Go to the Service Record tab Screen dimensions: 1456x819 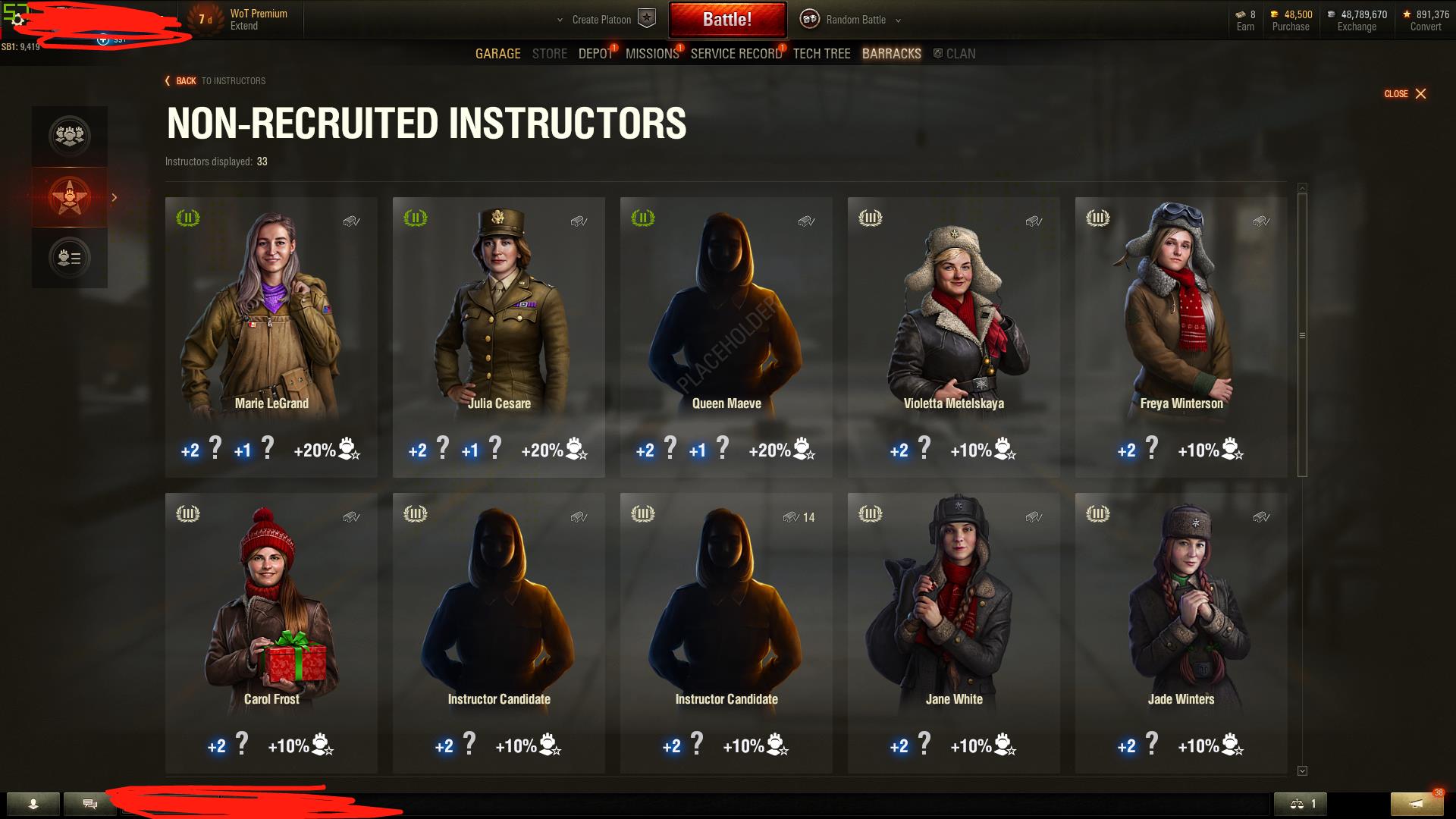[x=736, y=54]
